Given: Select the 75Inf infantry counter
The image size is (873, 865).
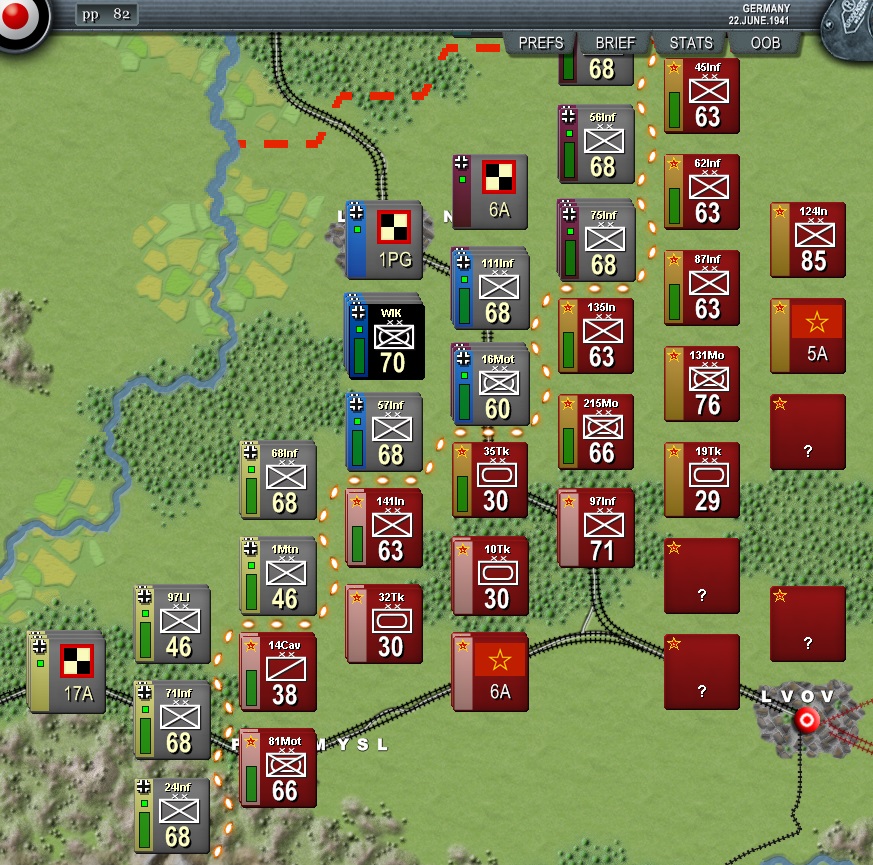Looking at the screenshot, I should click(600, 241).
